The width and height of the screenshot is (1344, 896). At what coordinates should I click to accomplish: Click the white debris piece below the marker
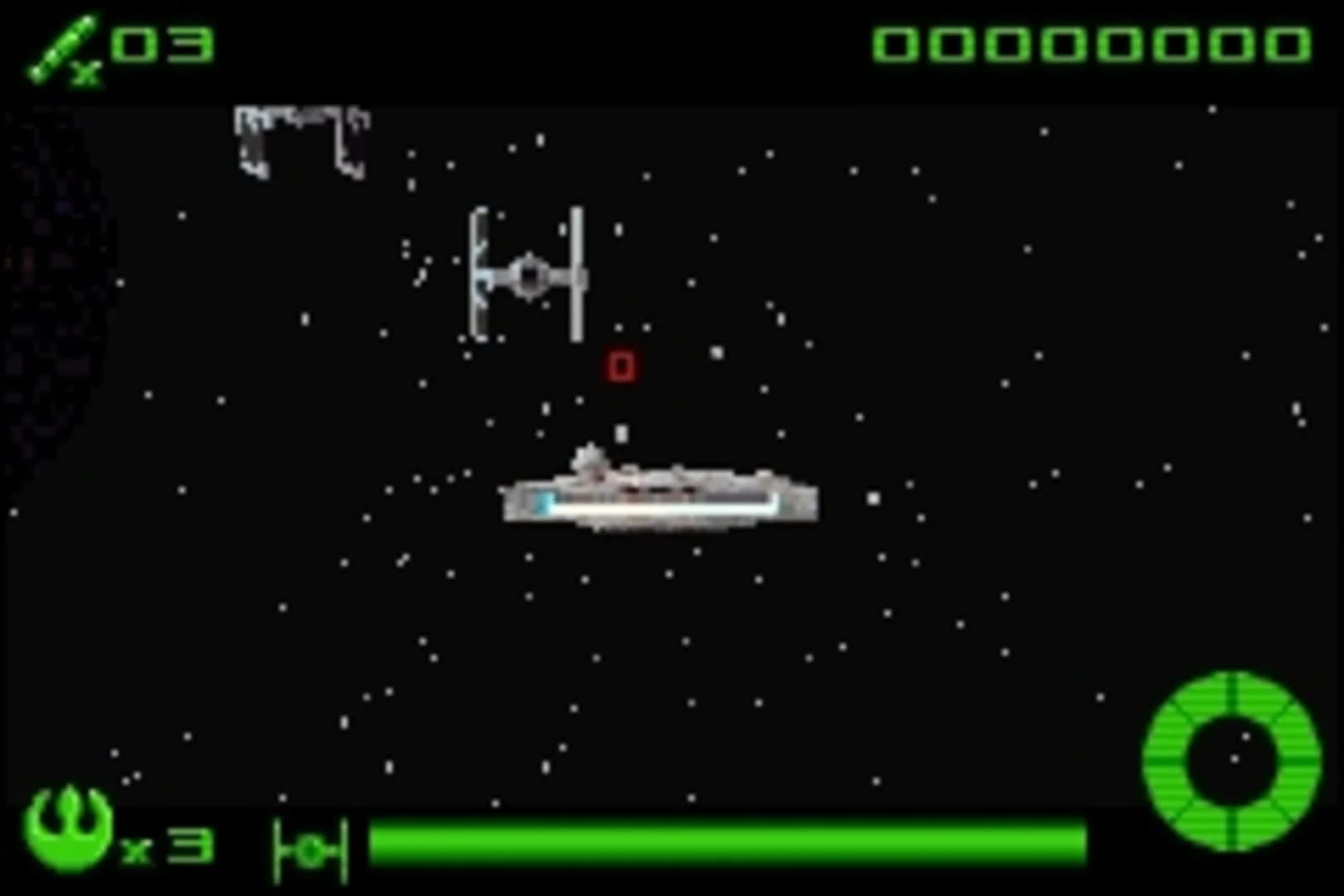621,431
